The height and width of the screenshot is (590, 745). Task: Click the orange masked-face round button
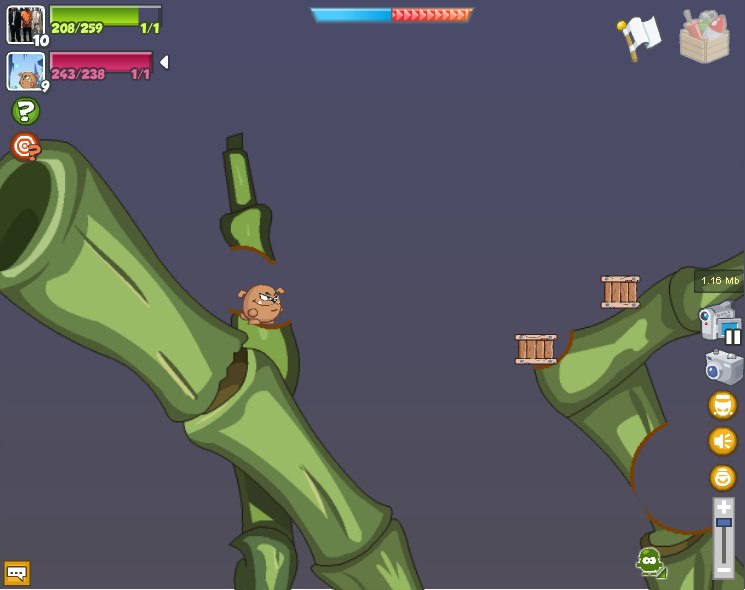pyautogui.click(x=722, y=405)
